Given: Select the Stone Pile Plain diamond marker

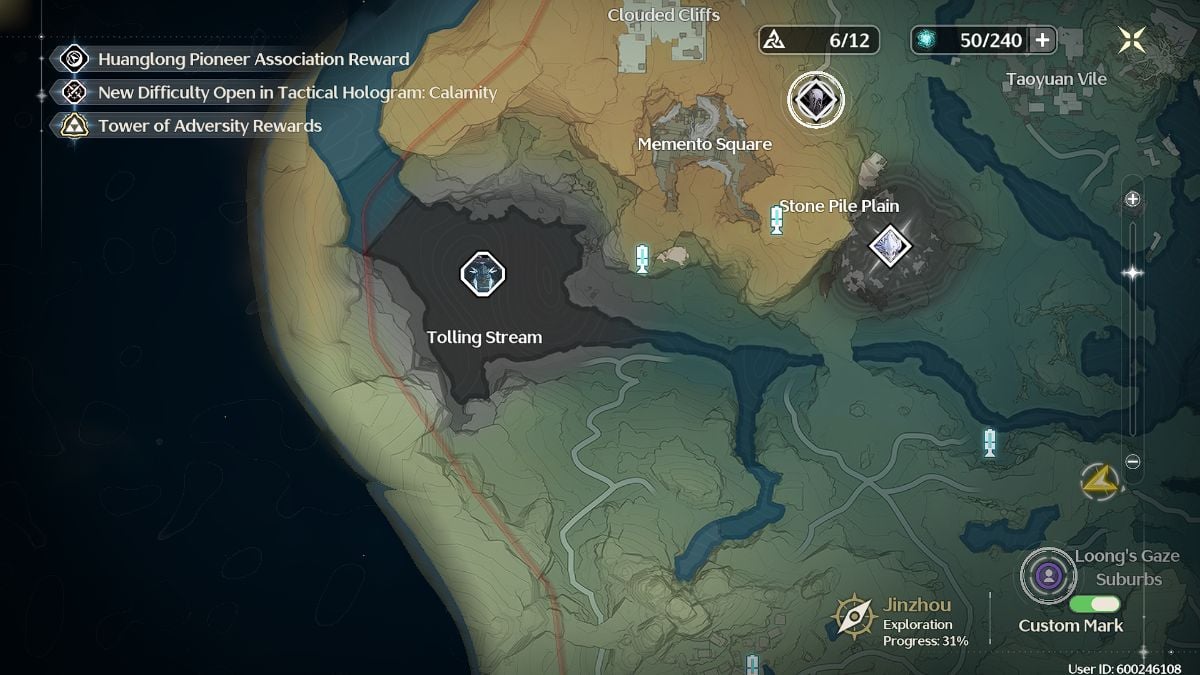Looking at the screenshot, I should pyautogui.click(x=887, y=244).
